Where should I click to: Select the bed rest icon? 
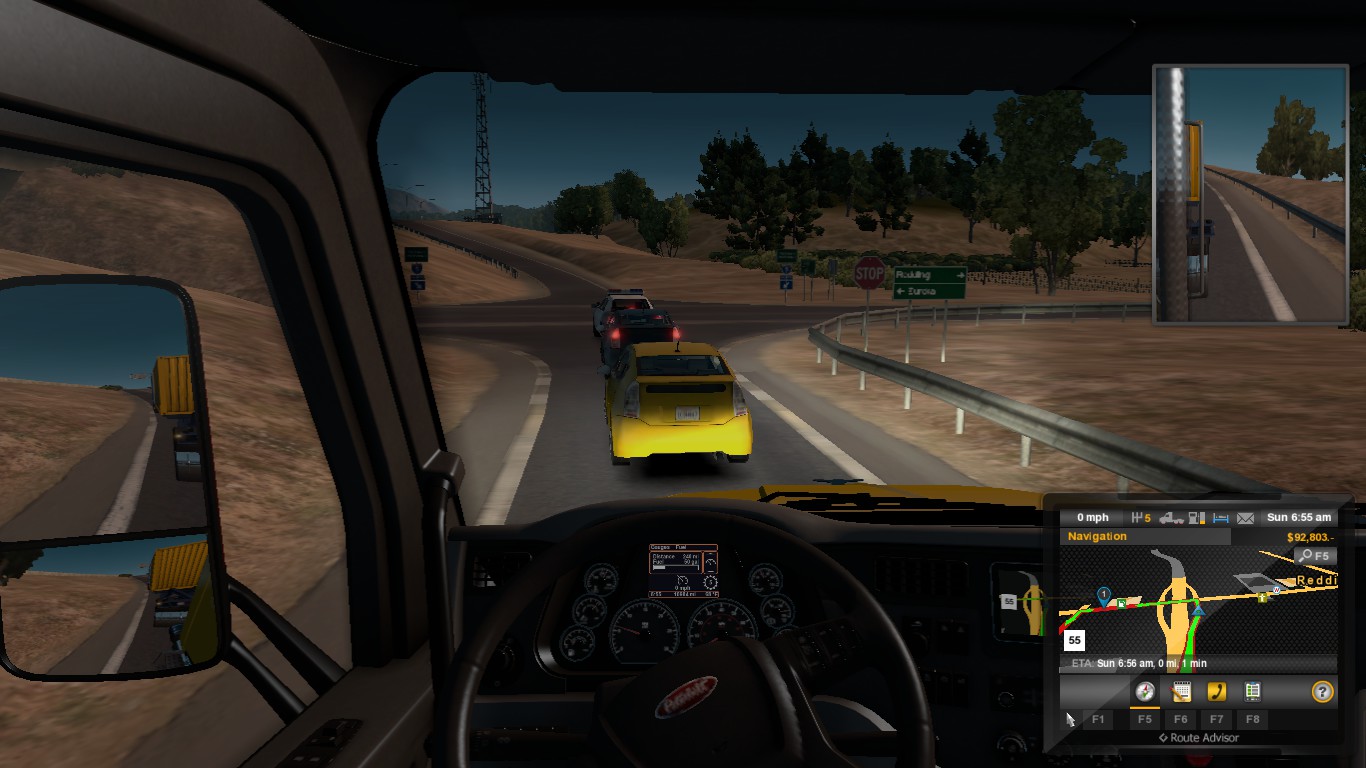1220,518
